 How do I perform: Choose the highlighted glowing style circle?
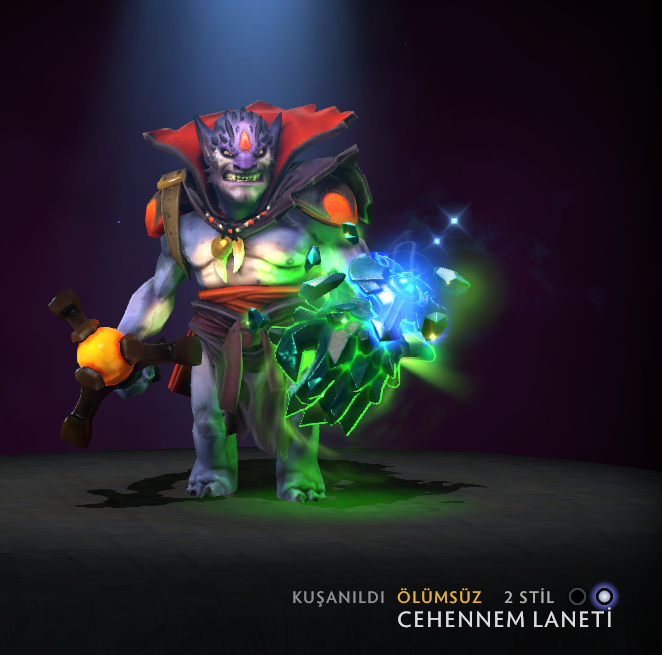603,597
